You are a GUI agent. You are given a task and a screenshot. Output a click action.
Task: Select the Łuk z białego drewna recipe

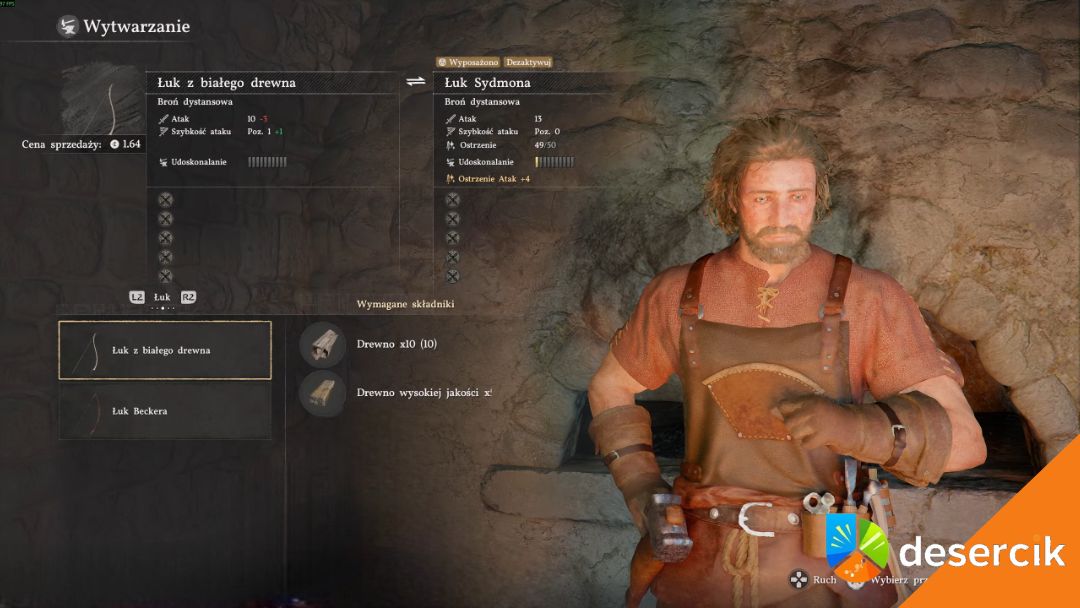coord(165,350)
